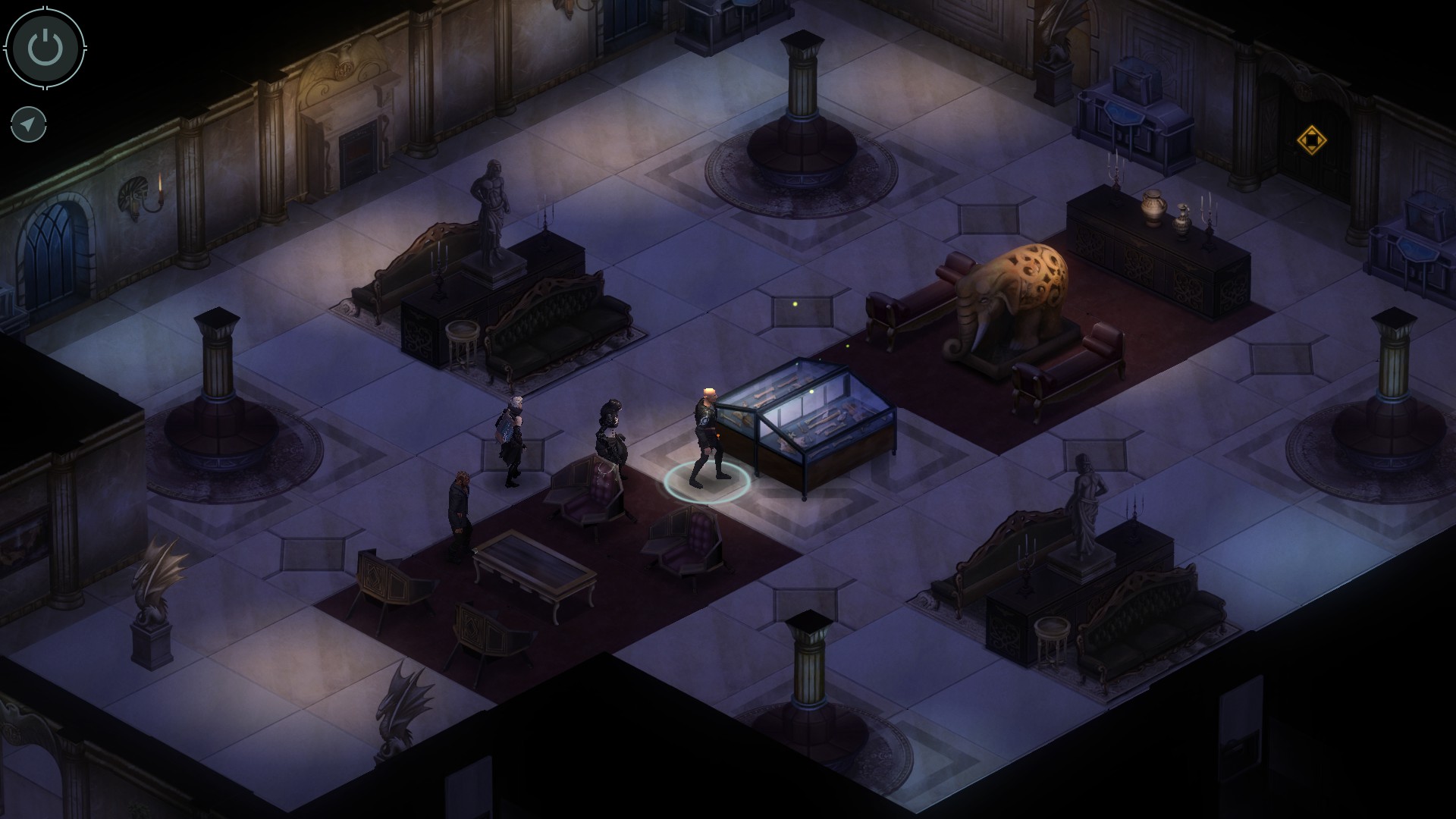Image resolution: width=1456 pixels, height=819 pixels.
Task: Click the camera navigation arrow icon
Action: (x=27, y=124)
